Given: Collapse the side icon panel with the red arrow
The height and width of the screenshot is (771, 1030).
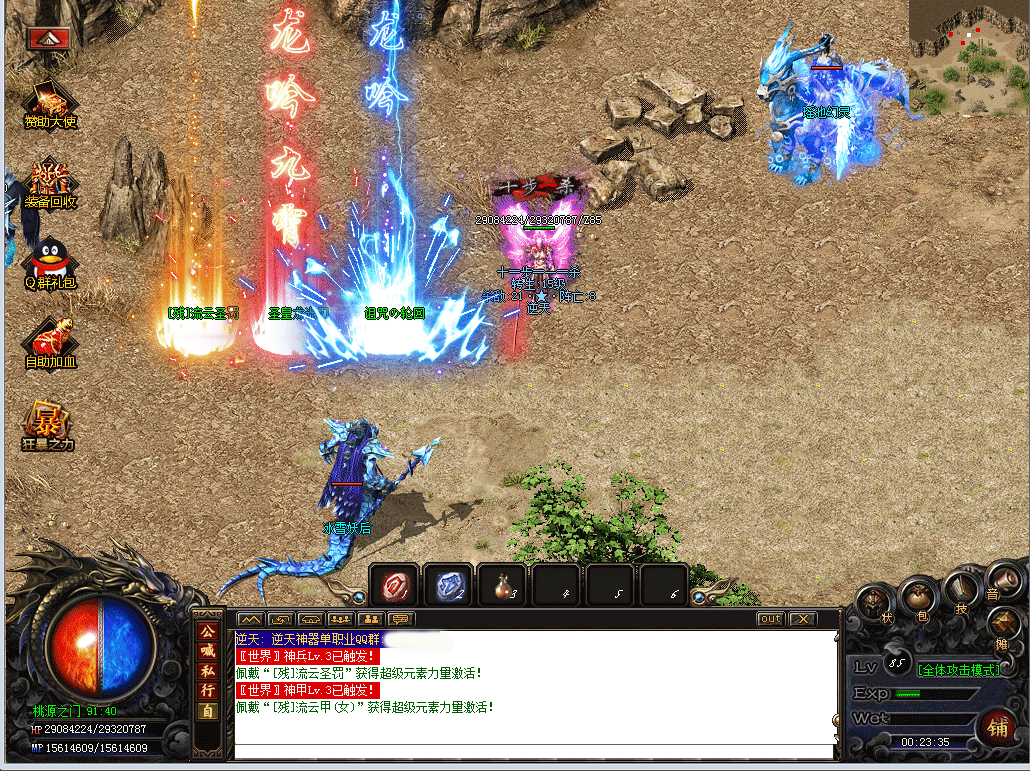Looking at the screenshot, I should pyautogui.click(x=47, y=38).
